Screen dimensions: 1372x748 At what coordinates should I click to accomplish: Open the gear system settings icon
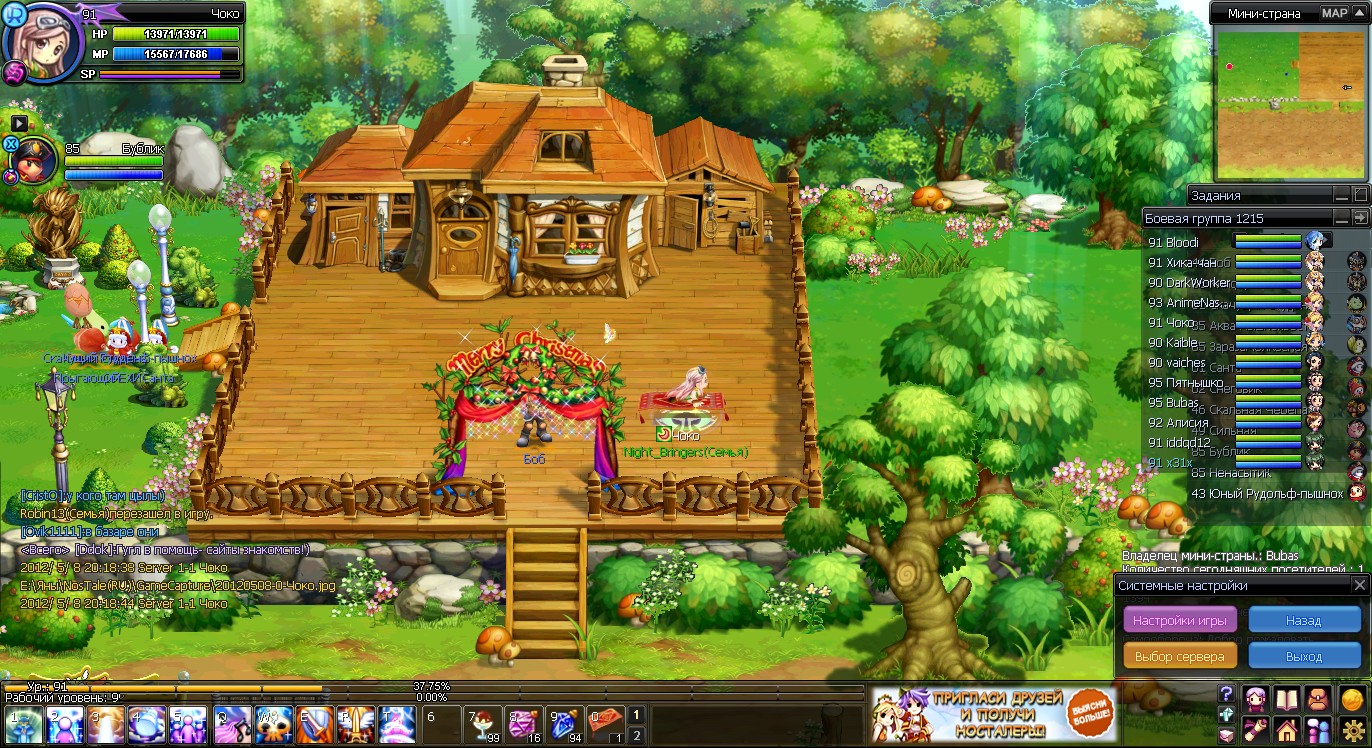click(1352, 731)
